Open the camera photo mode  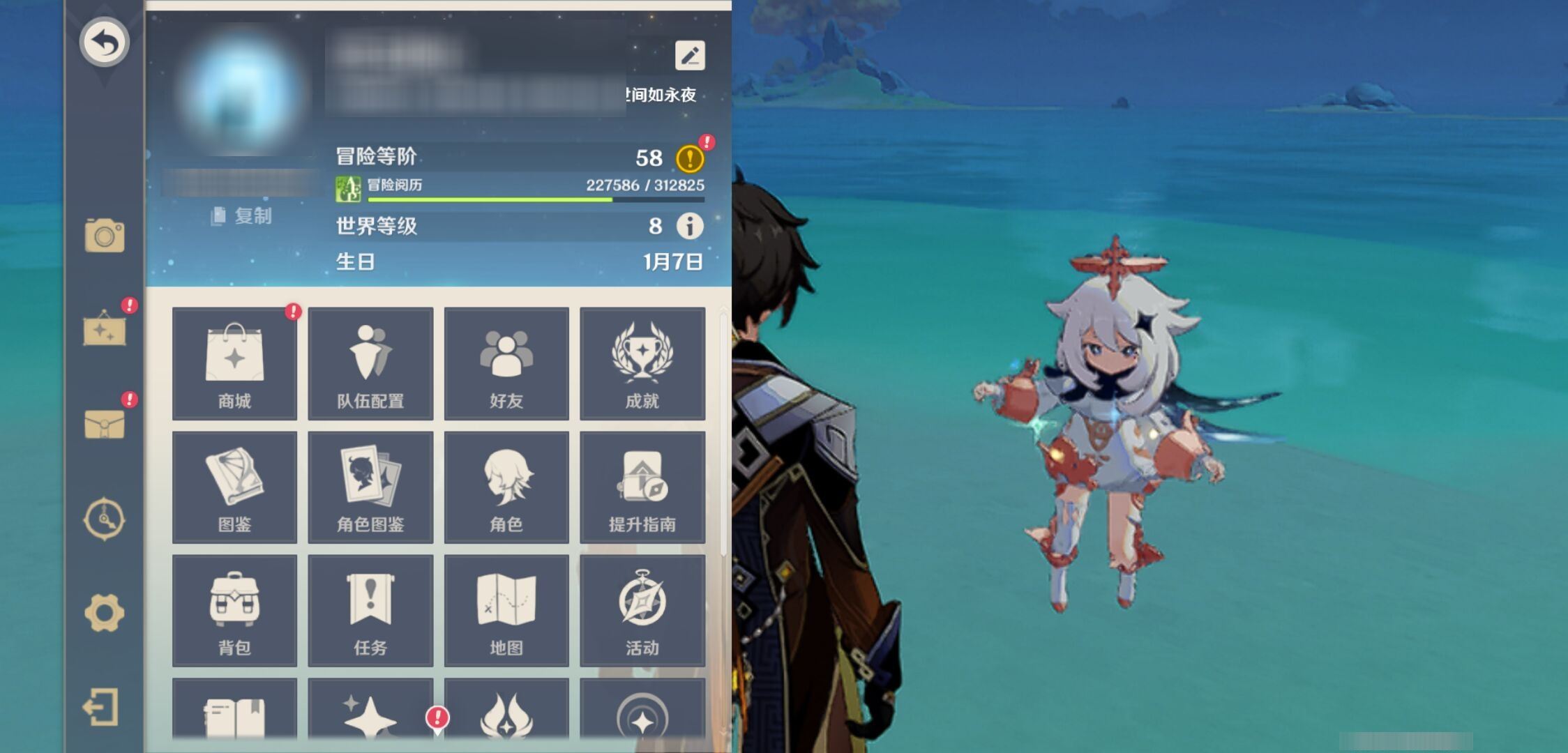point(105,236)
